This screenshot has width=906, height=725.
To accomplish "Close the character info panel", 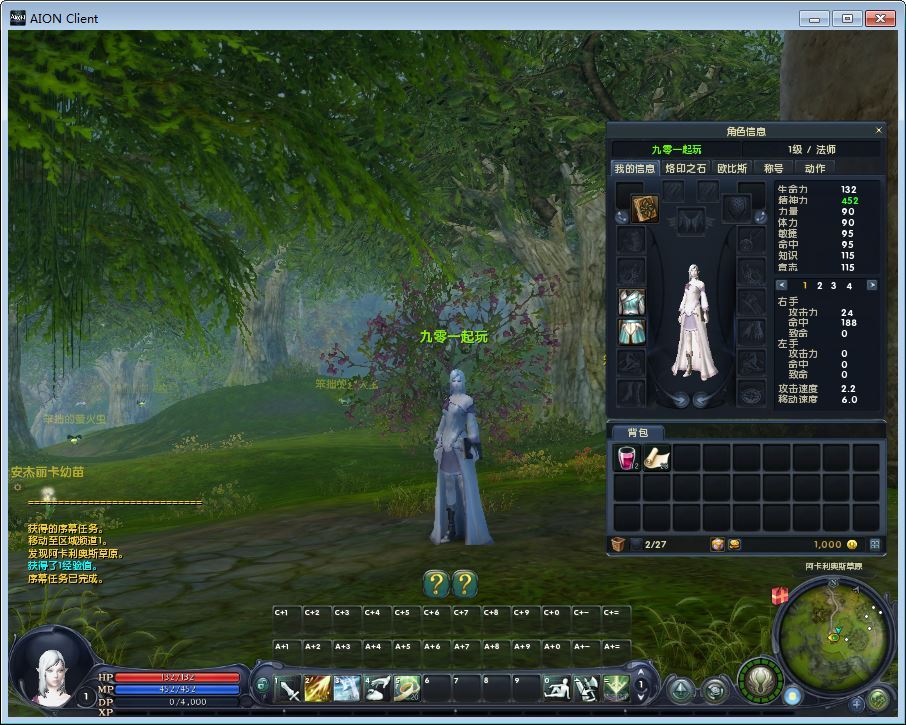I will coord(879,130).
